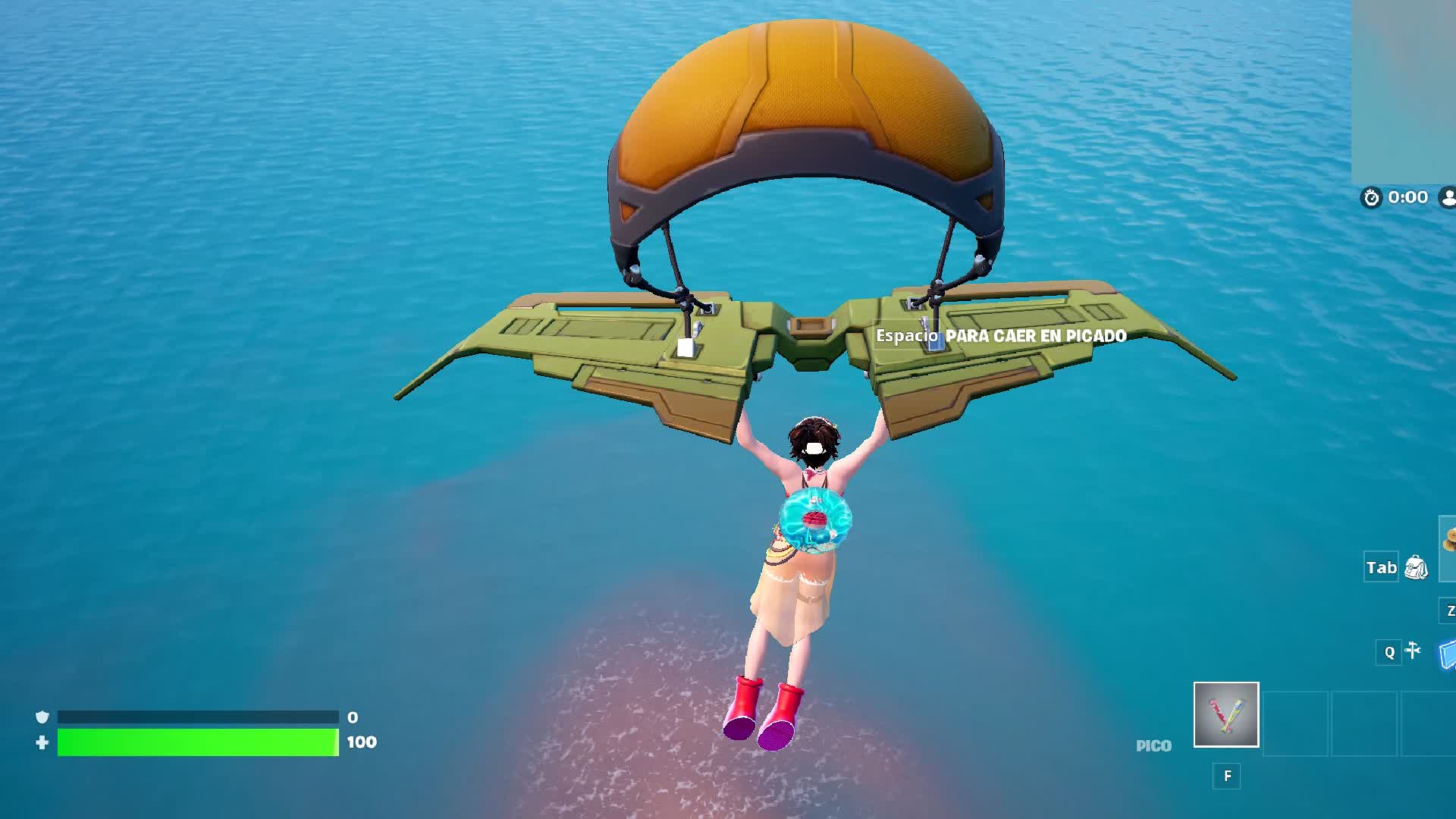Click the player count icon near the minimap
The width and height of the screenshot is (1456, 819).
click(x=1449, y=197)
